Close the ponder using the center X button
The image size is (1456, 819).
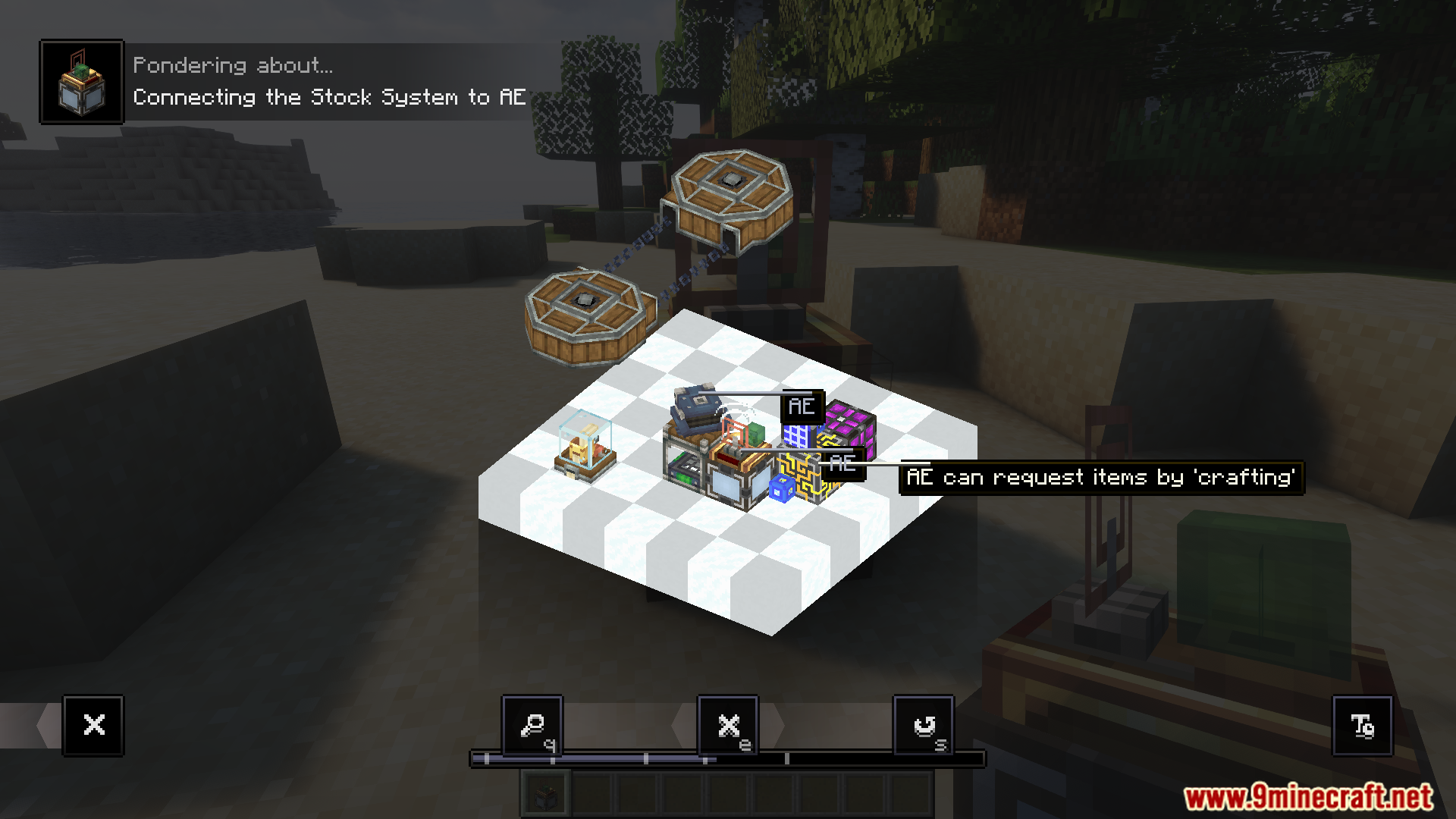[x=728, y=726]
